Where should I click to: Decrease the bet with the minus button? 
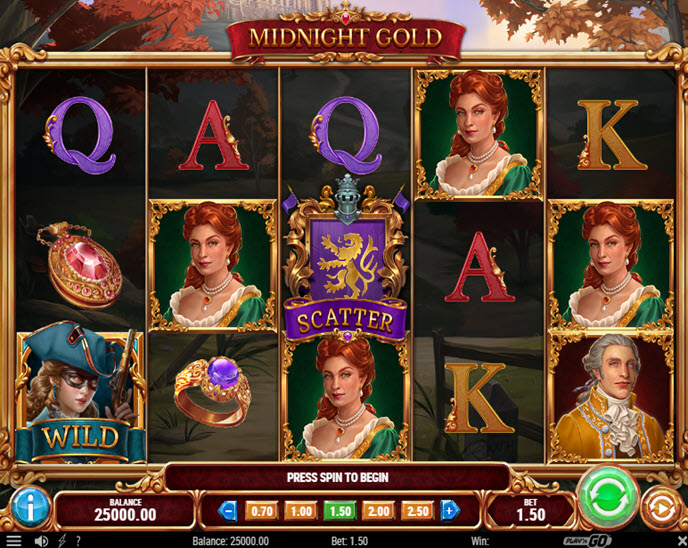click(227, 510)
